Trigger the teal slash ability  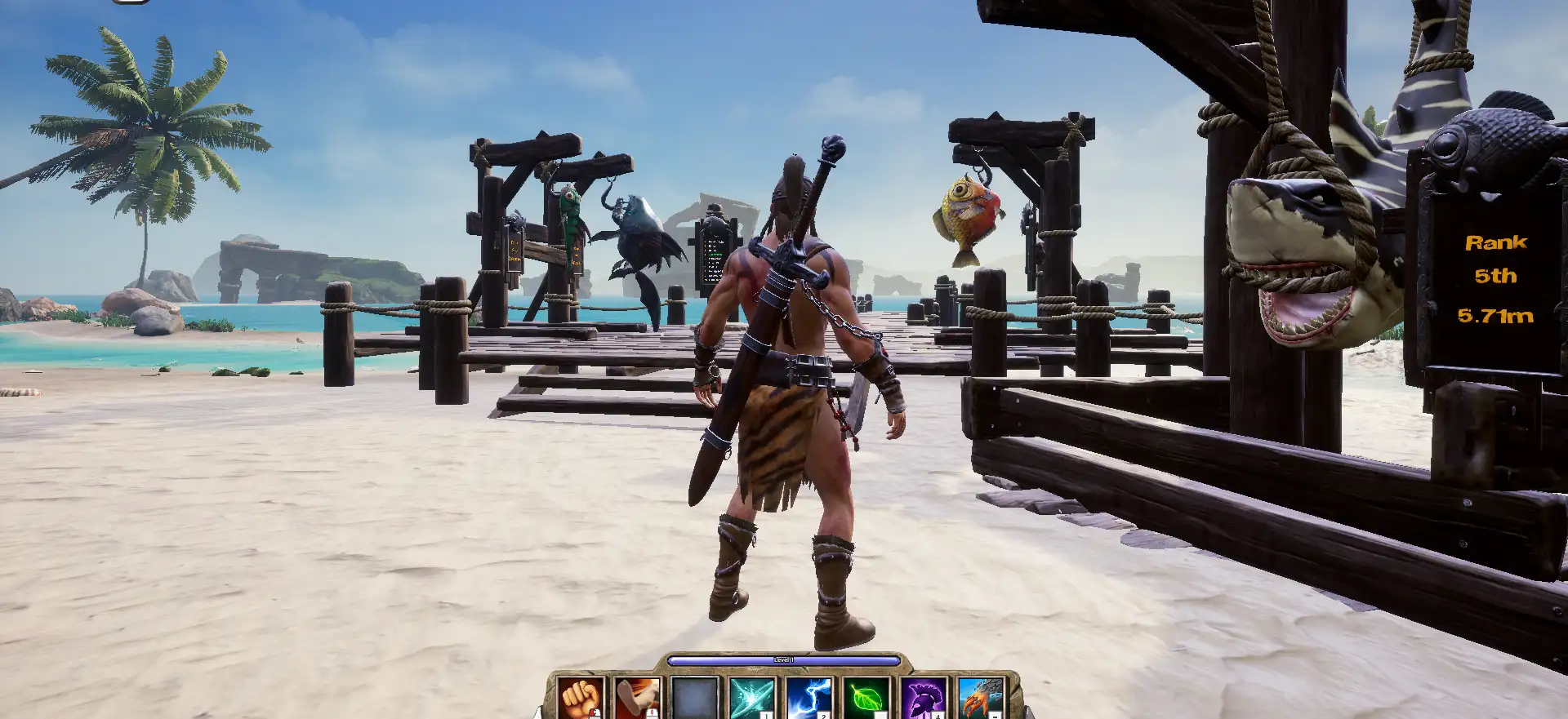[x=751, y=698]
